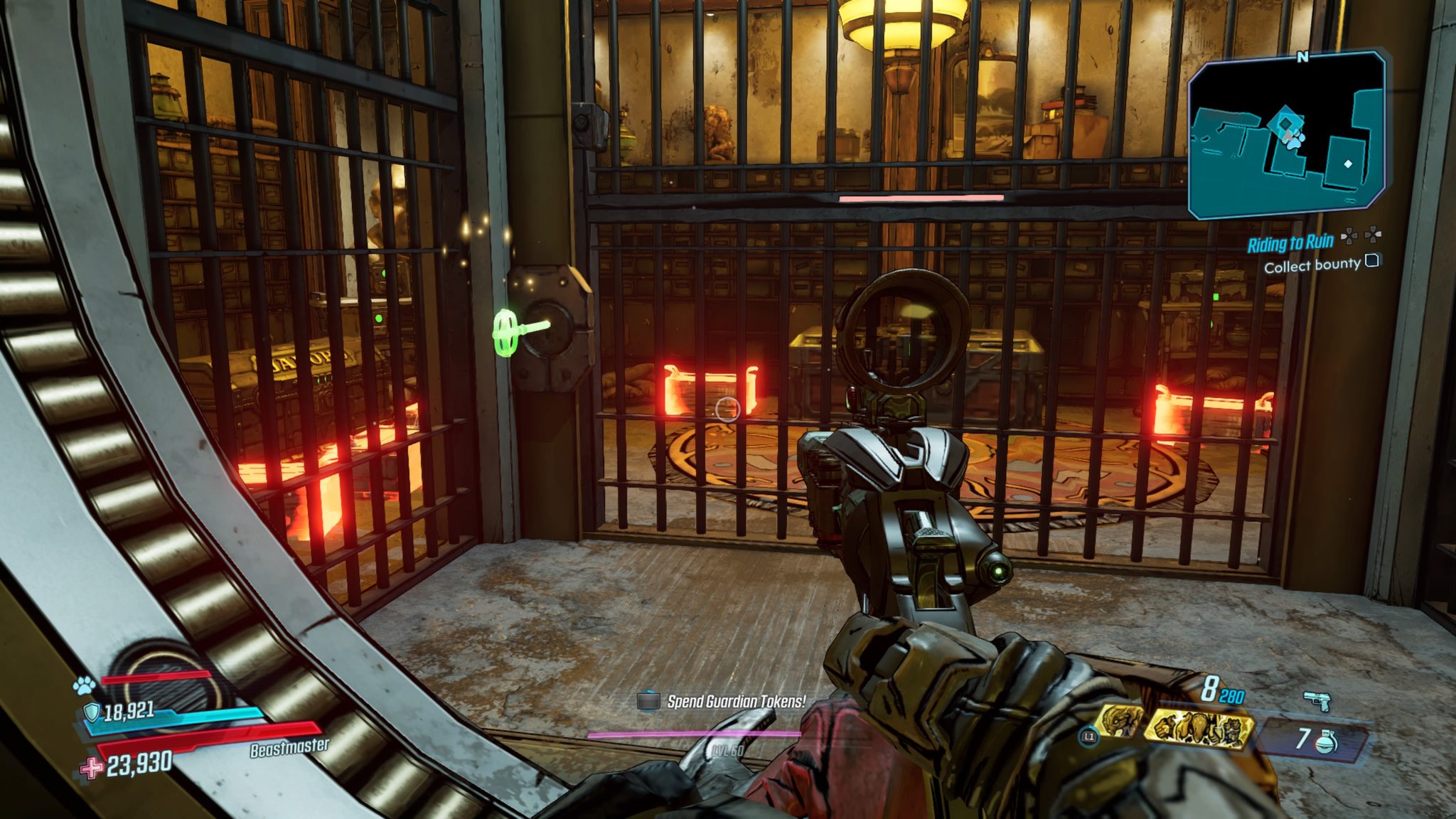Select the Riding to Ruin mission title
1456x819 pixels.
click(x=1291, y=242)
